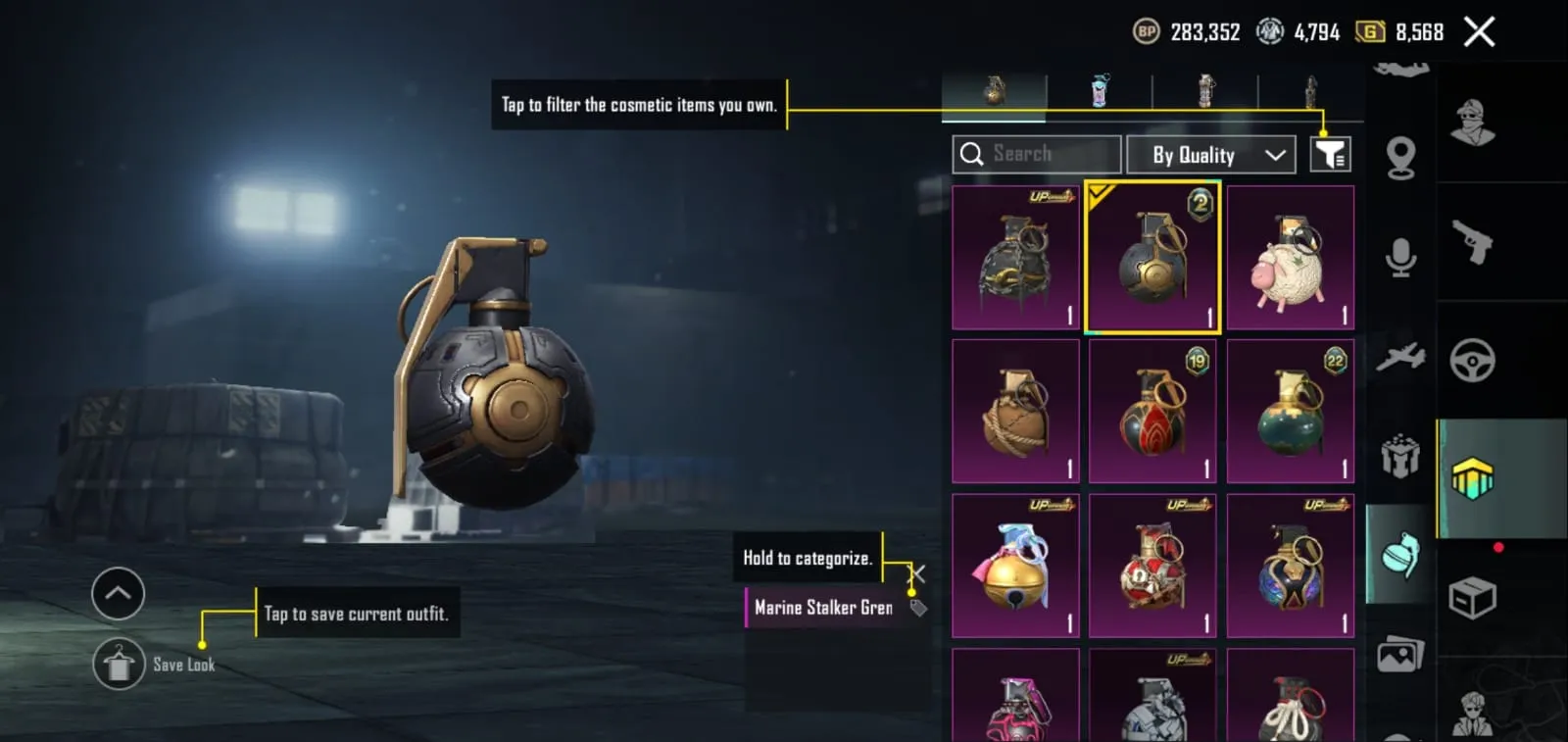Open the photo gallery avatar icon
This screenshot has width=1568, height=742.
pos(1401,657)
